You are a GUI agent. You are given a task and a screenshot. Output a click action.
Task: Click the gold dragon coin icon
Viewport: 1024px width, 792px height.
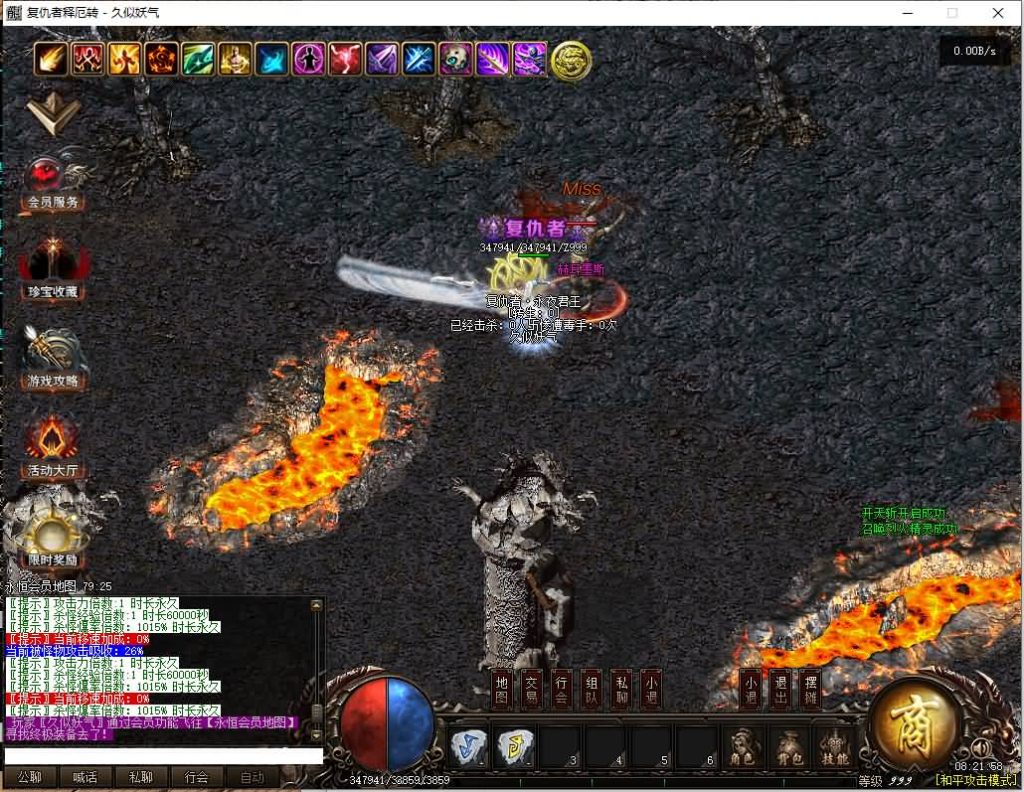pyautogui.click(x=571, y=60)
